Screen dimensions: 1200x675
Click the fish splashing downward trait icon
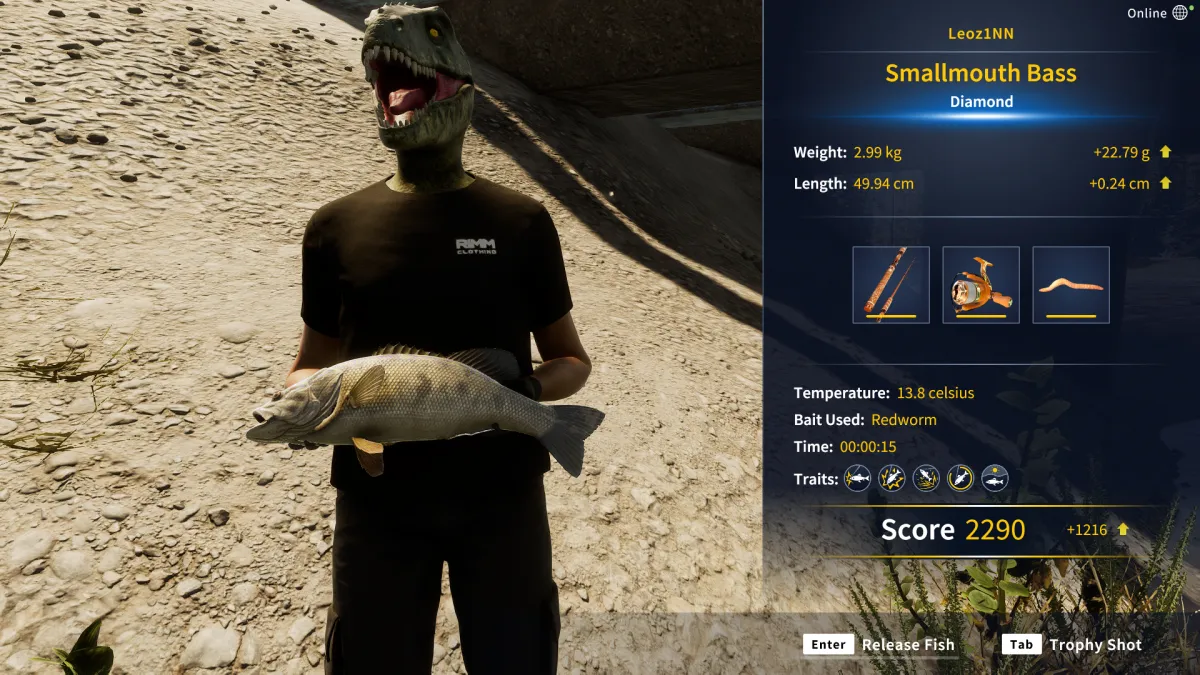click(927, 479)
